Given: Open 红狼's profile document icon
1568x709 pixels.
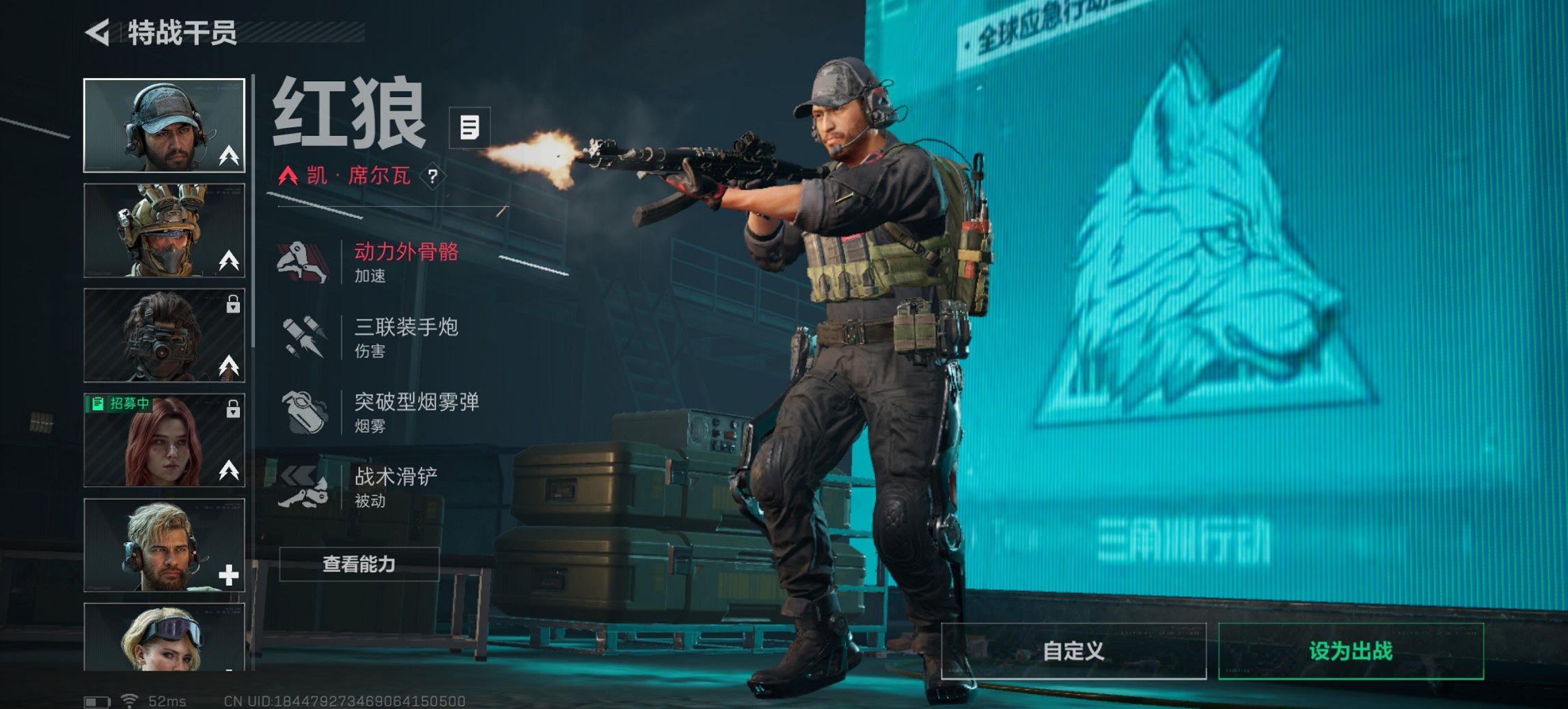Looking at the screenshot, I should click(x=468, y=127).
